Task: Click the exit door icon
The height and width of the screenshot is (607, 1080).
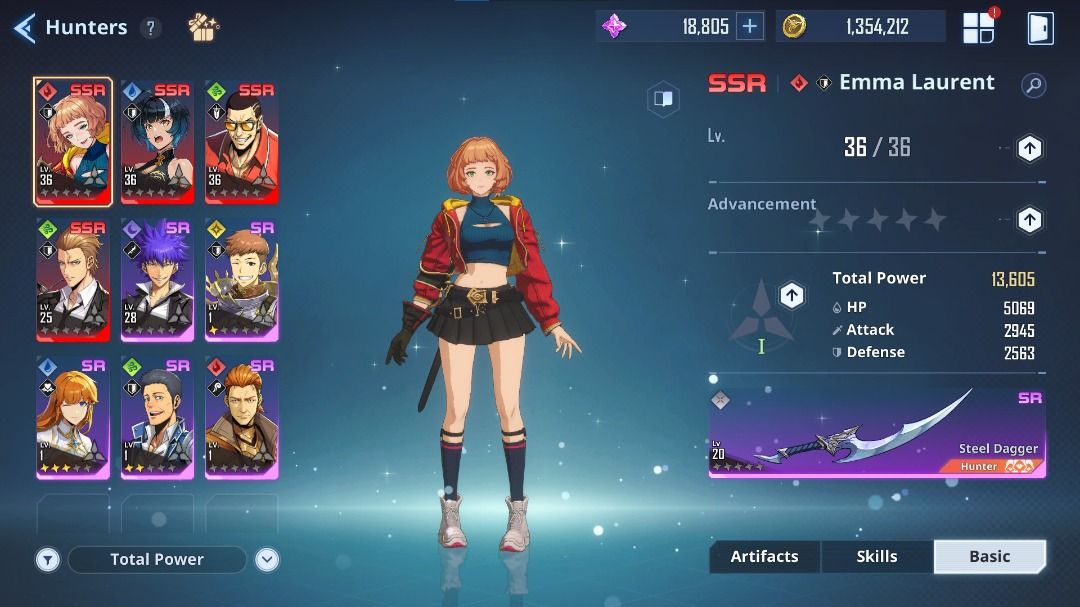Action: click(x=1040, y=28)
